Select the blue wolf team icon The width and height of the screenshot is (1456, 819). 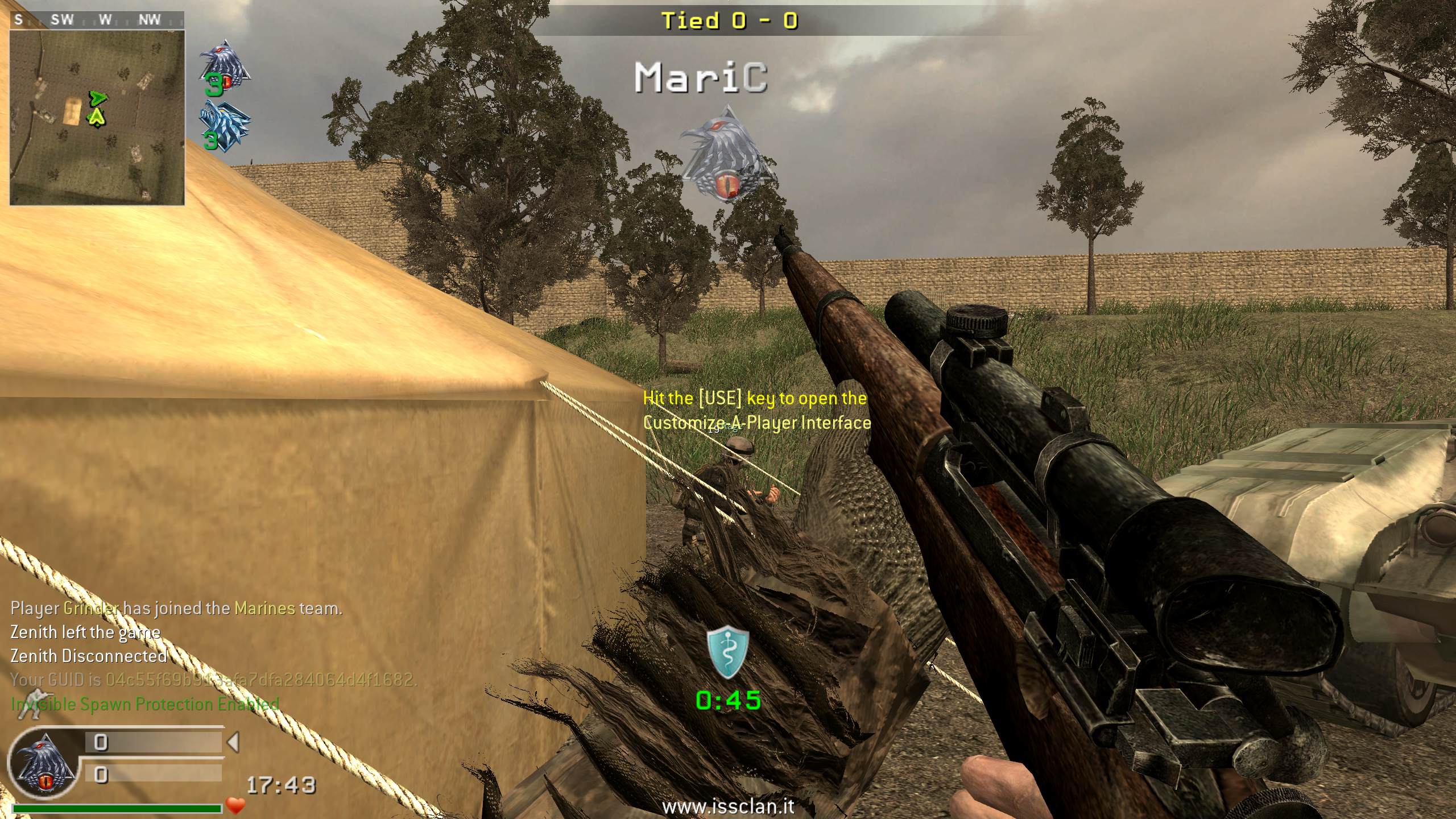[x=225, y=123]
